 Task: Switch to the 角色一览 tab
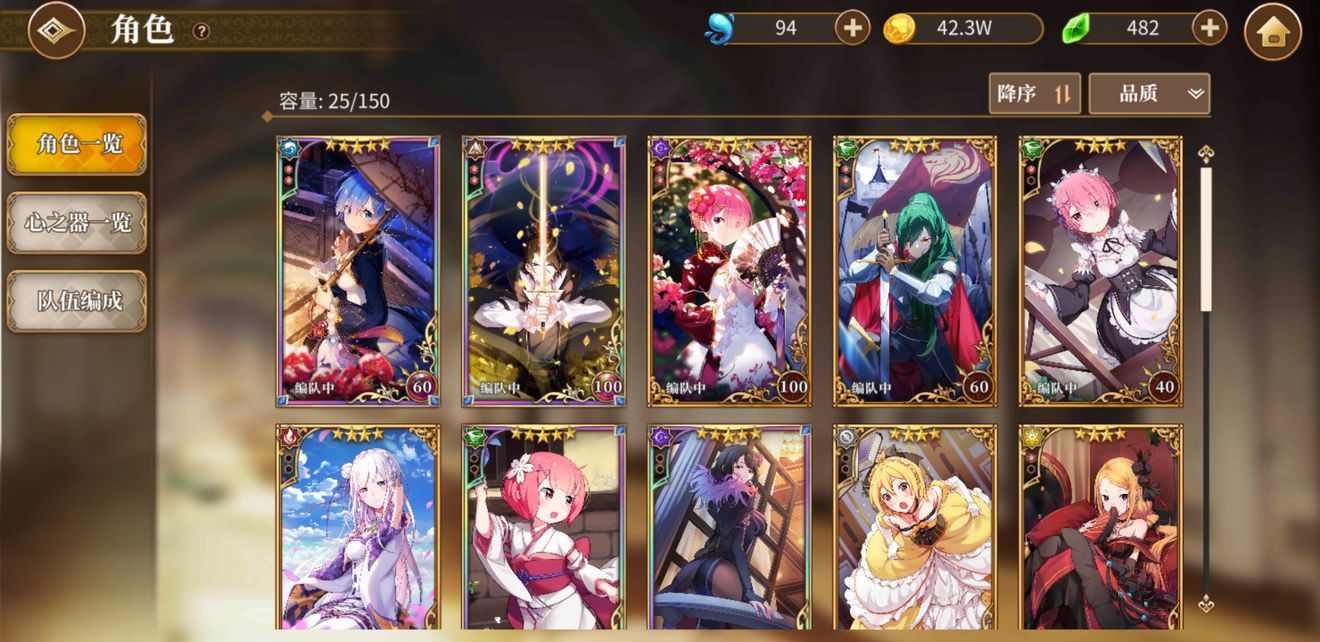pos(77,144)
